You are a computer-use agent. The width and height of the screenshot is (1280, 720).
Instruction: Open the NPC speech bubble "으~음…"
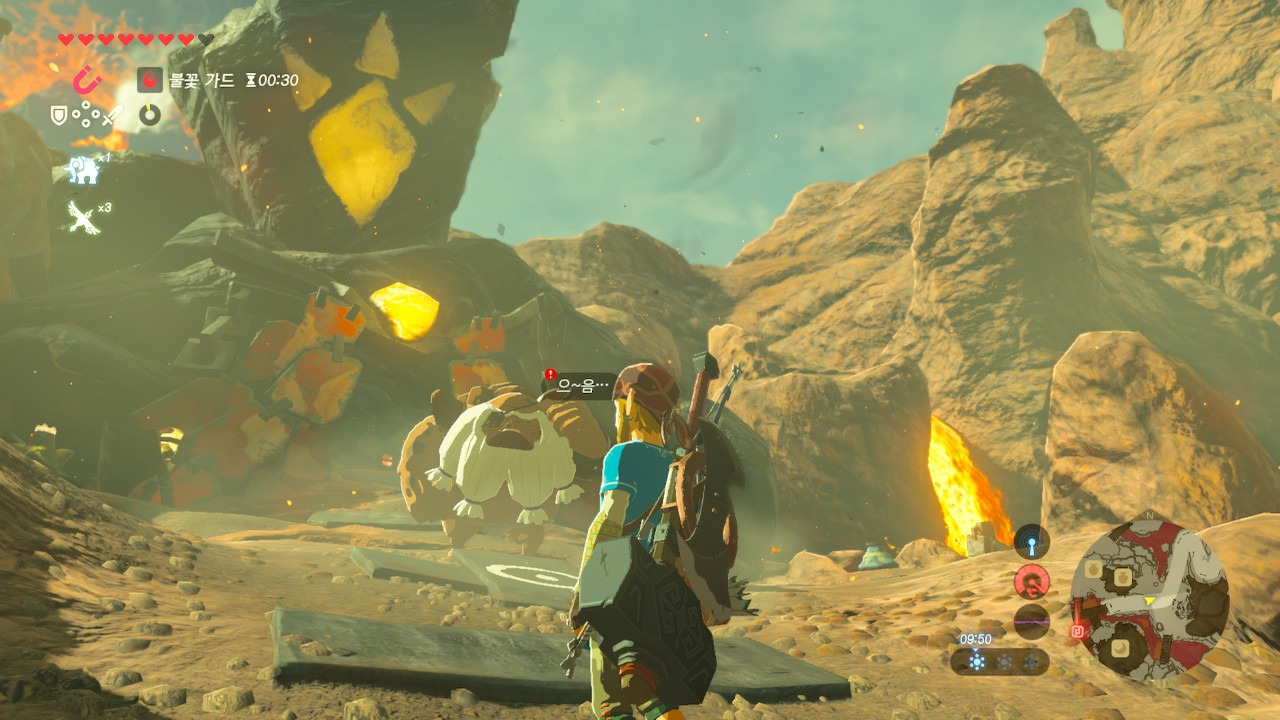click(582, 385)
